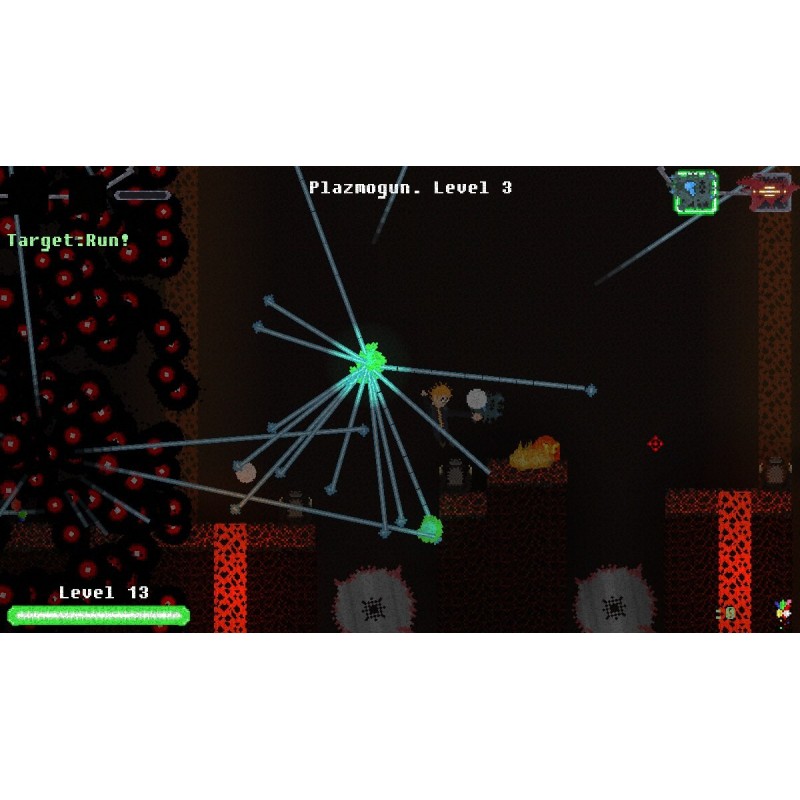Click the multicolored gem cluster icon
Viewport: 800px width, 800px height.
click(782, 610)
